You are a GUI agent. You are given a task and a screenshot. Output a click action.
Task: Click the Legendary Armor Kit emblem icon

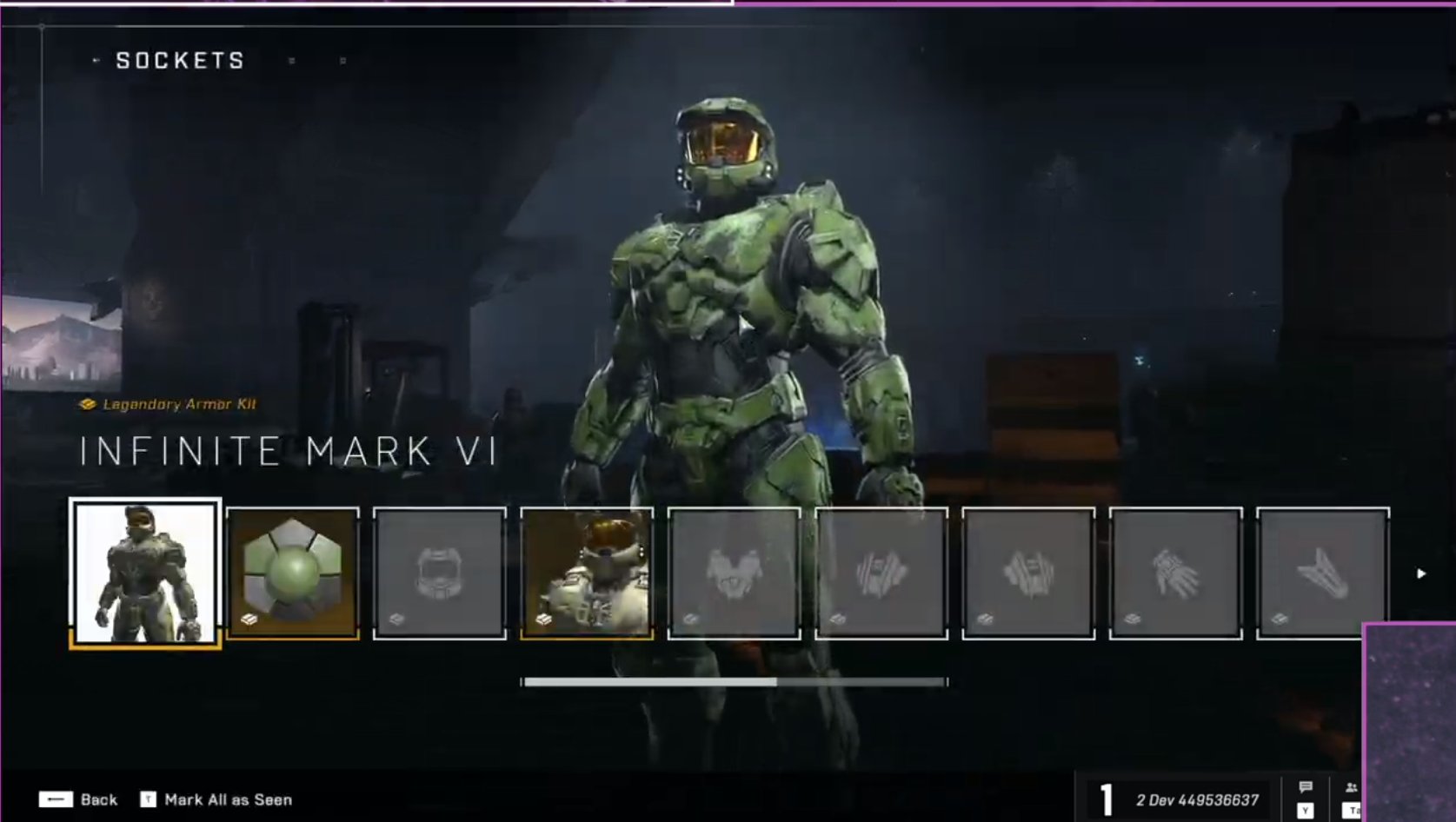point(86,402)
